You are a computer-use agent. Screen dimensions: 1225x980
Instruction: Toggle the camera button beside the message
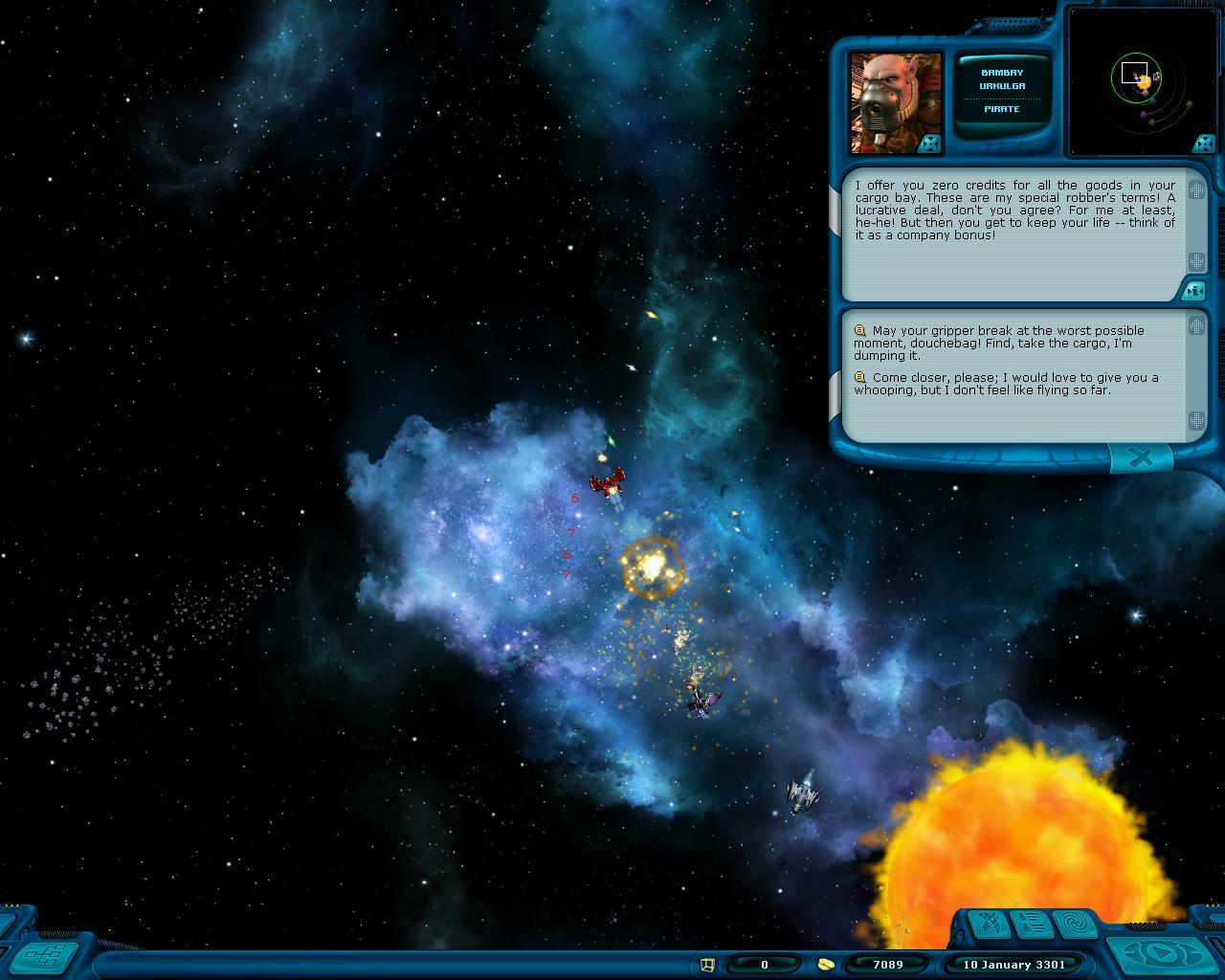point(1193,289)
